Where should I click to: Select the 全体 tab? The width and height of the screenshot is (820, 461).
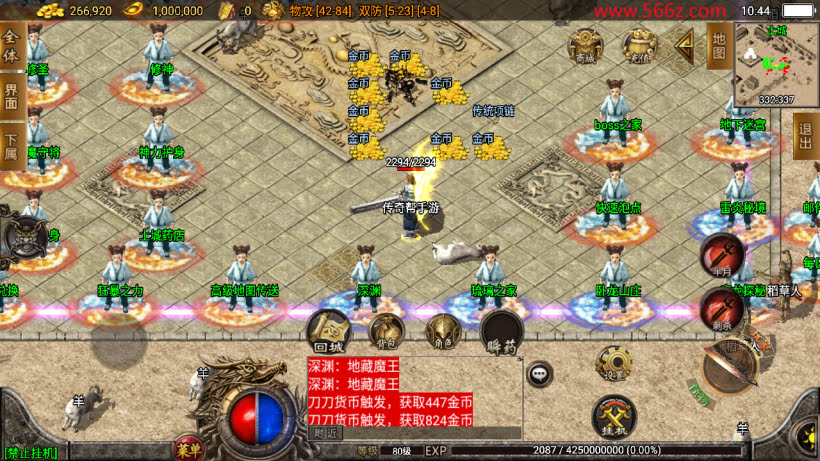click(x=12, y=47)
